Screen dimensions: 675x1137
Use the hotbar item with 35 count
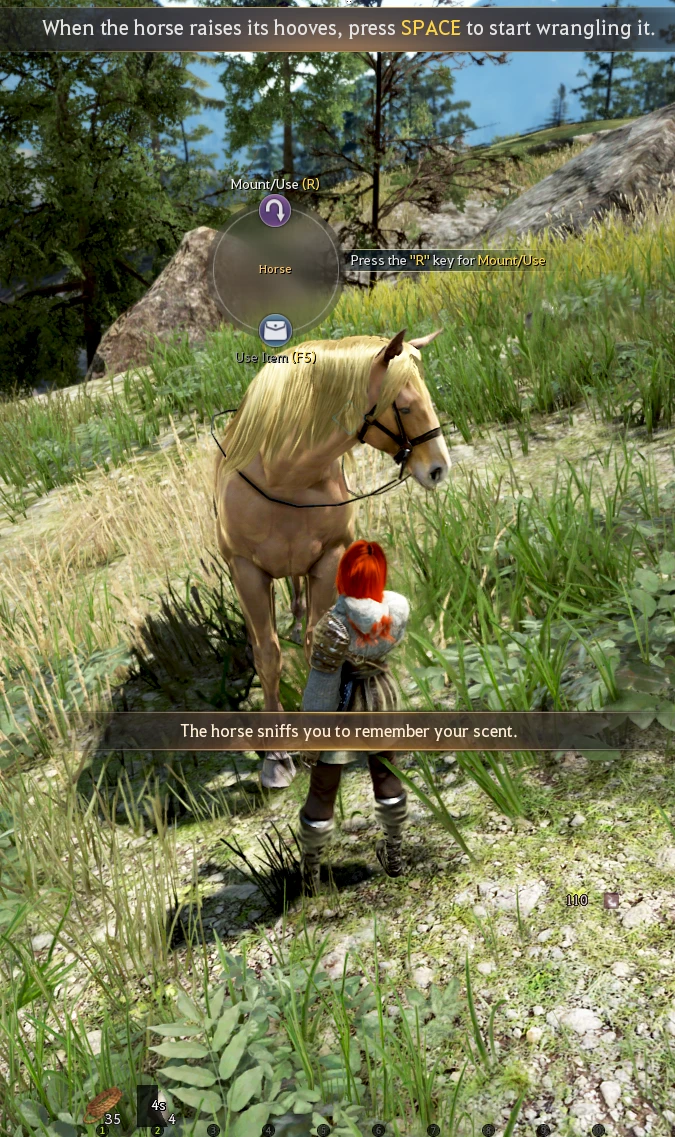[103, 1105]
